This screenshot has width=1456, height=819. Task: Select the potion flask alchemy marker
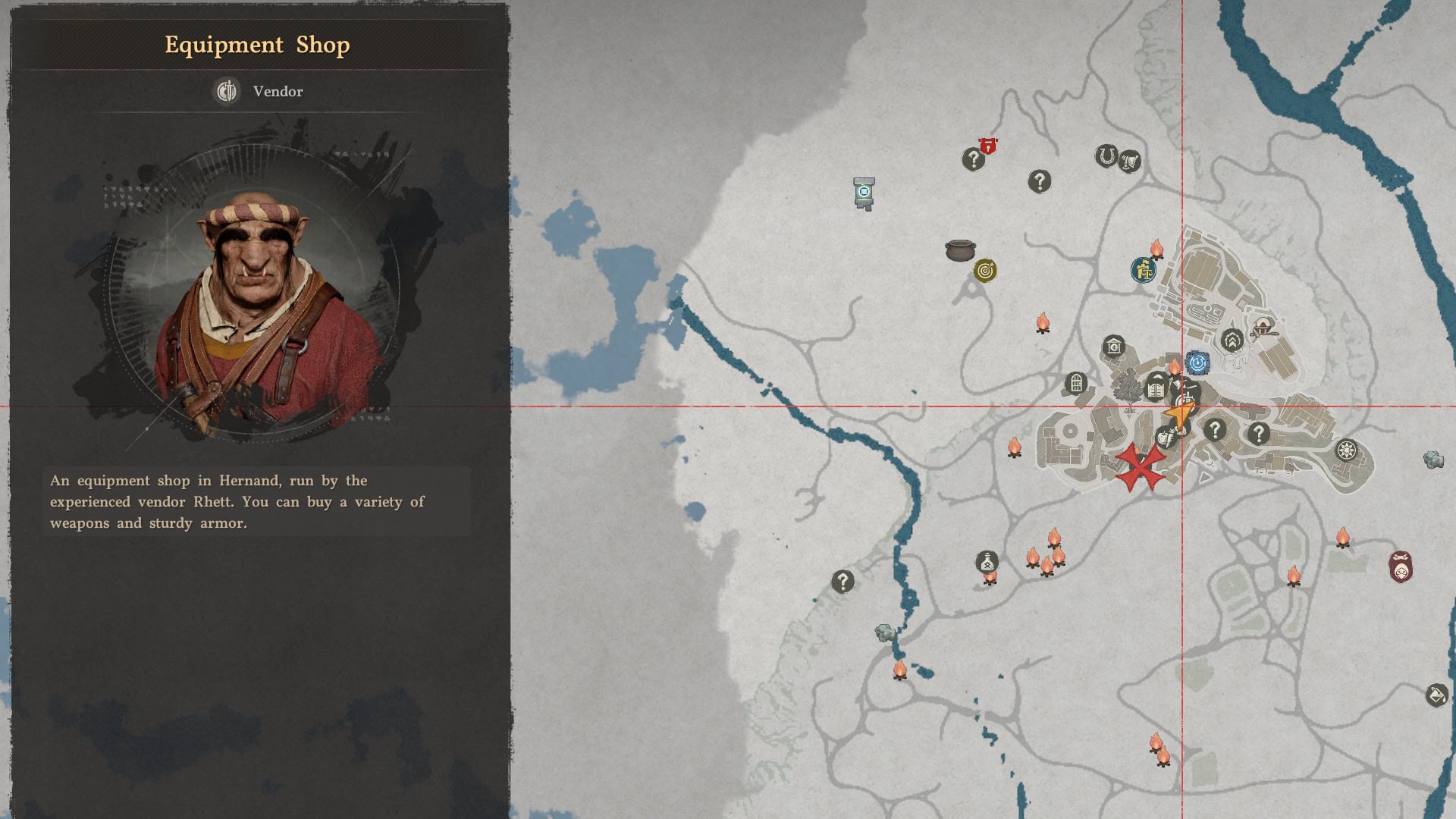coord(987,562)
